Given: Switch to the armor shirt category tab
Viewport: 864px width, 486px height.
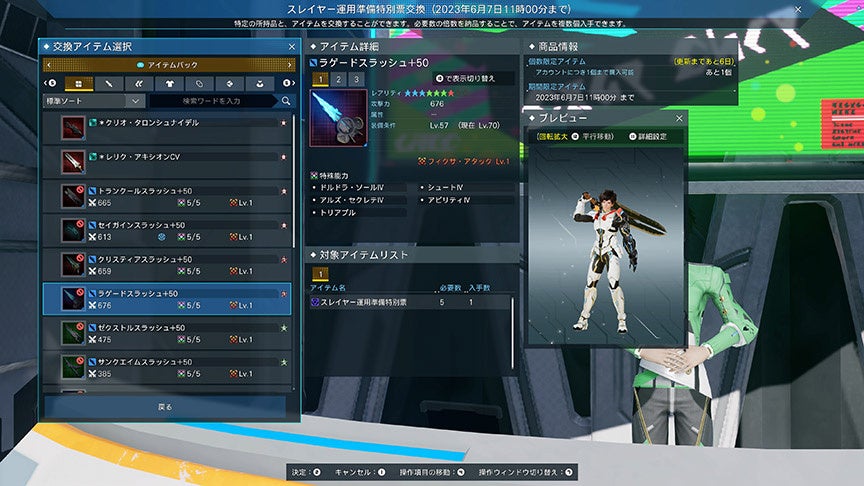Looking at the screenshot, I should pyautogui.click(x=169, y=83).
